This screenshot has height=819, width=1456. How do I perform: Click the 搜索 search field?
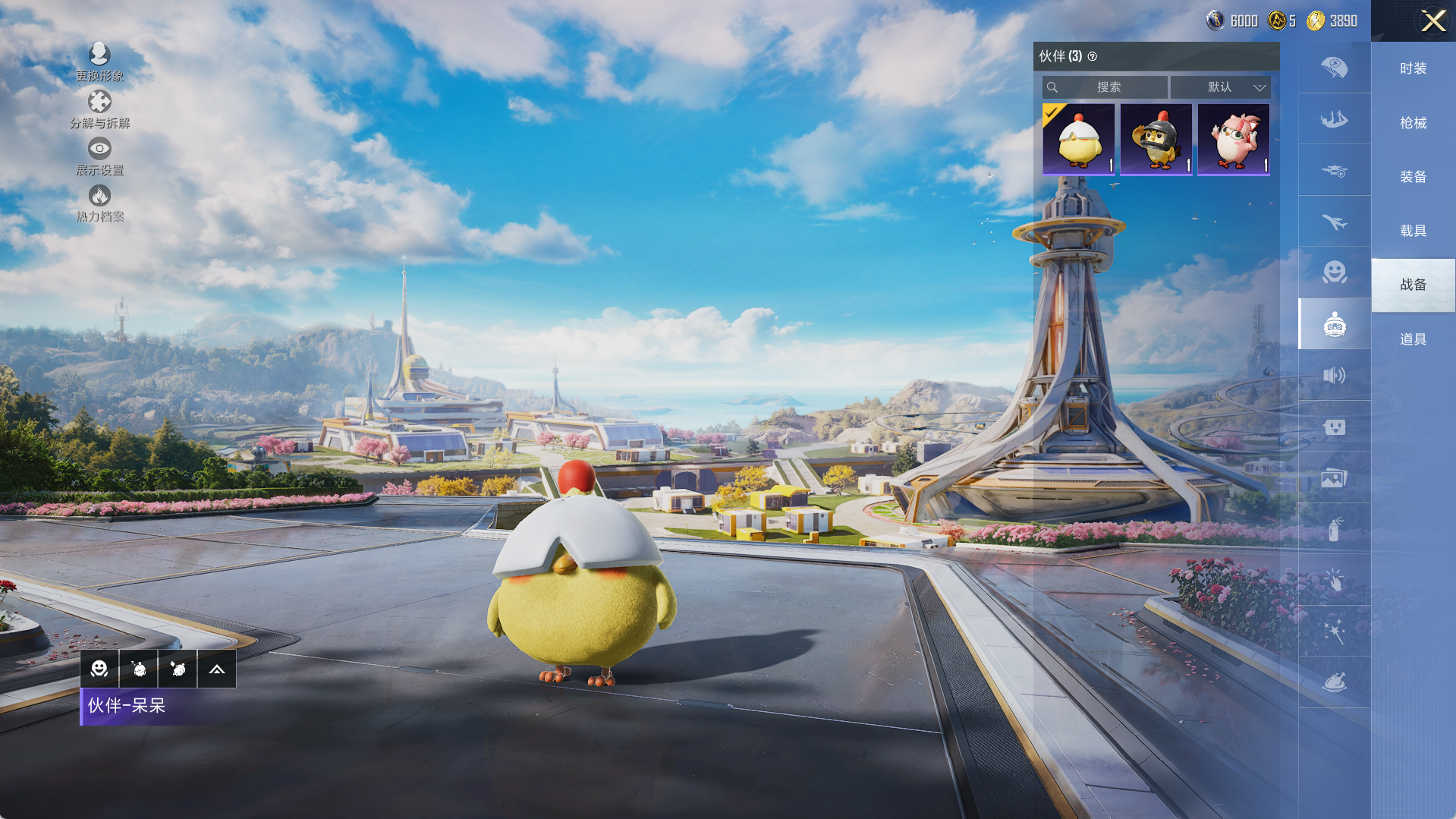[x=1106, y=87]
